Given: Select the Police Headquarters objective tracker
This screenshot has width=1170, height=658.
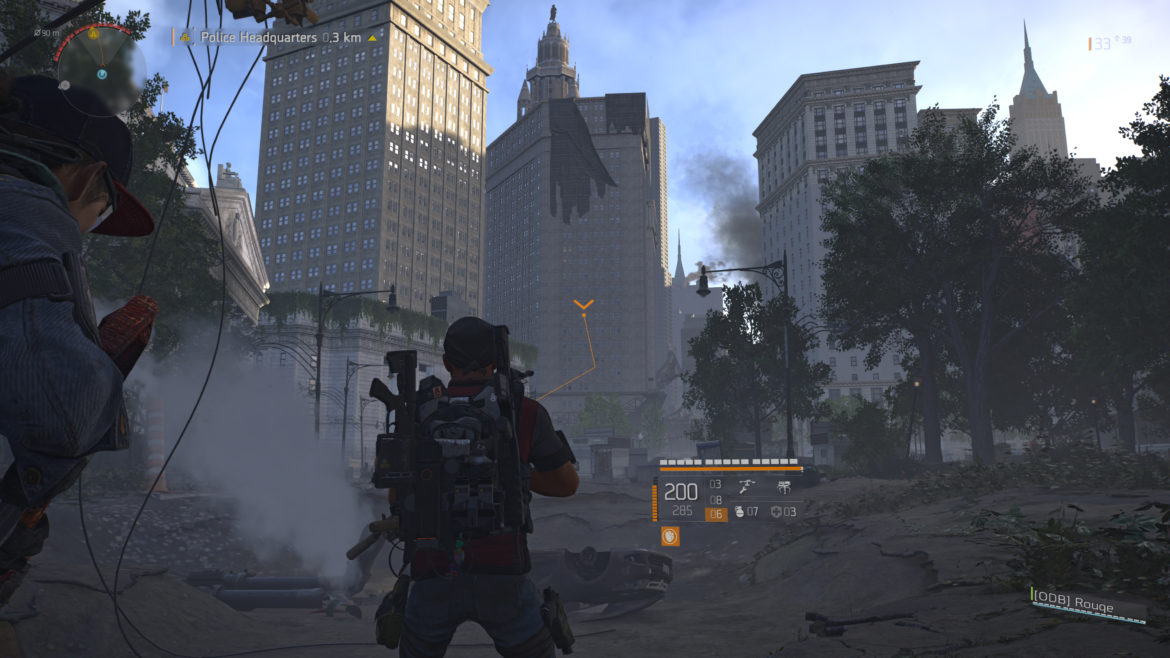Looking at the screenshot, I should pyautogui.click(x=276, y=37).
